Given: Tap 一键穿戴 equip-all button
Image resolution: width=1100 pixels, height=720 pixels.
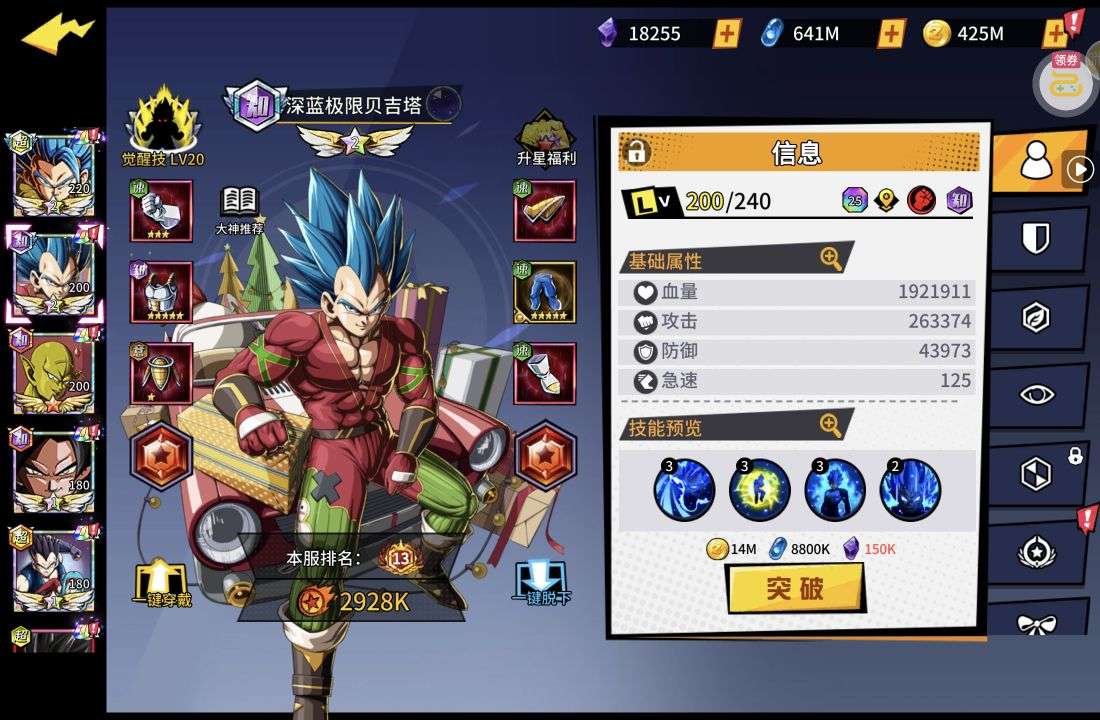Looking at the screenshot, I should 164,583.
